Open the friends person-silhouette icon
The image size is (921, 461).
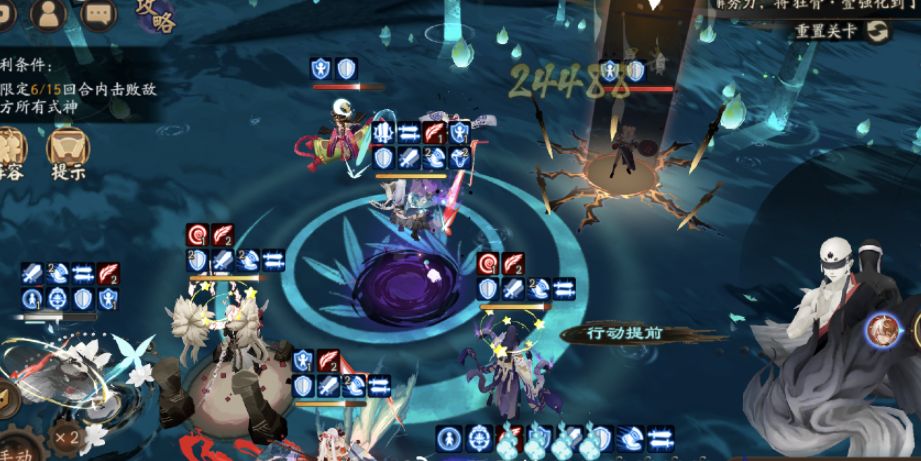tap(49, 13)
